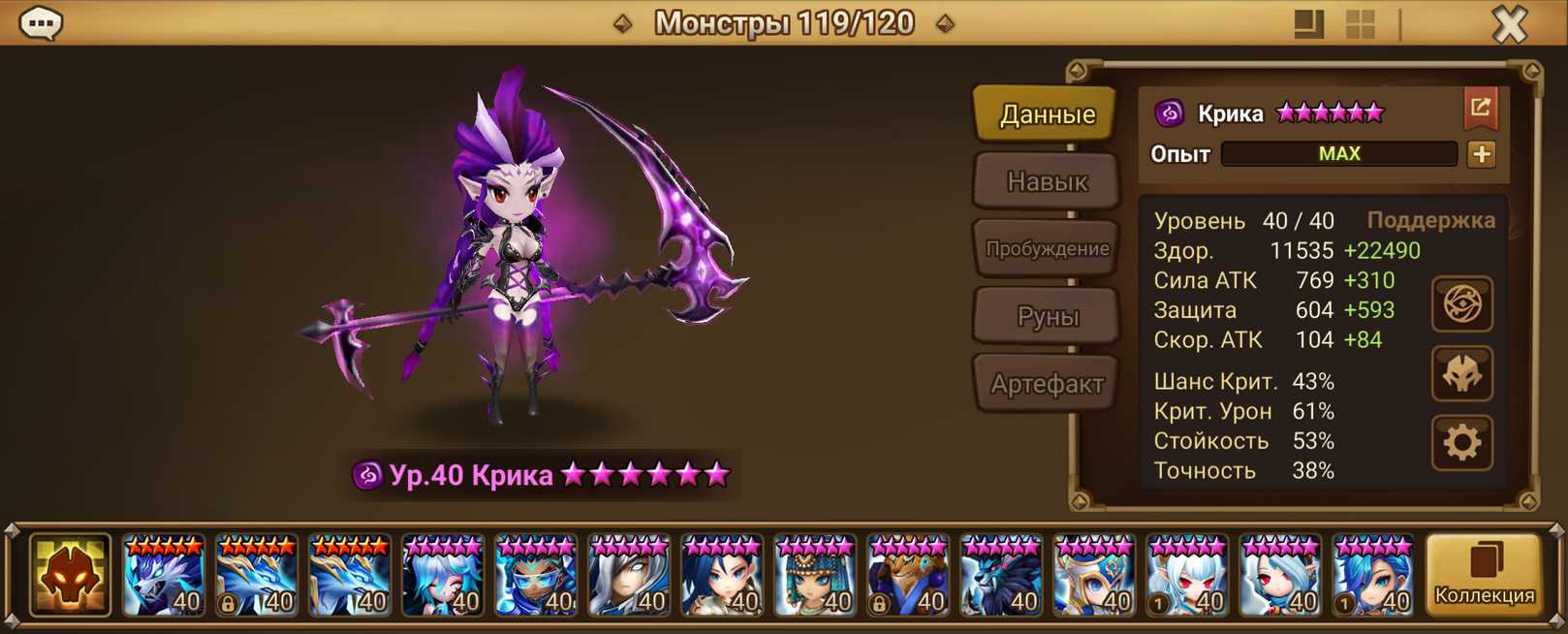Close the Monsters screen with the X
The image size is (1568, 634).
(x=1509, y=23)
